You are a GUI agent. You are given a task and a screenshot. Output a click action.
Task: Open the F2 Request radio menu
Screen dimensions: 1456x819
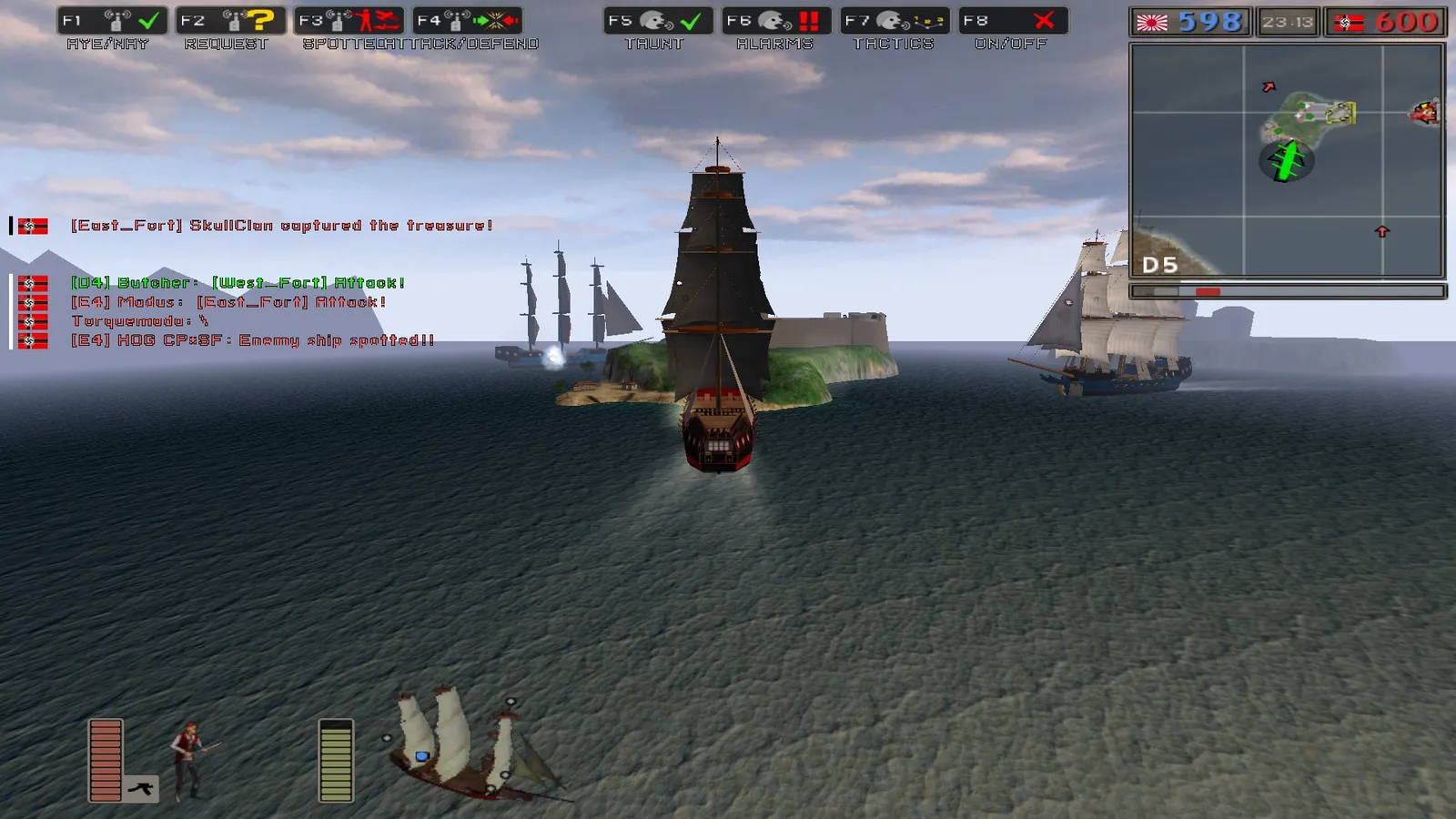(x=230, y=21)
